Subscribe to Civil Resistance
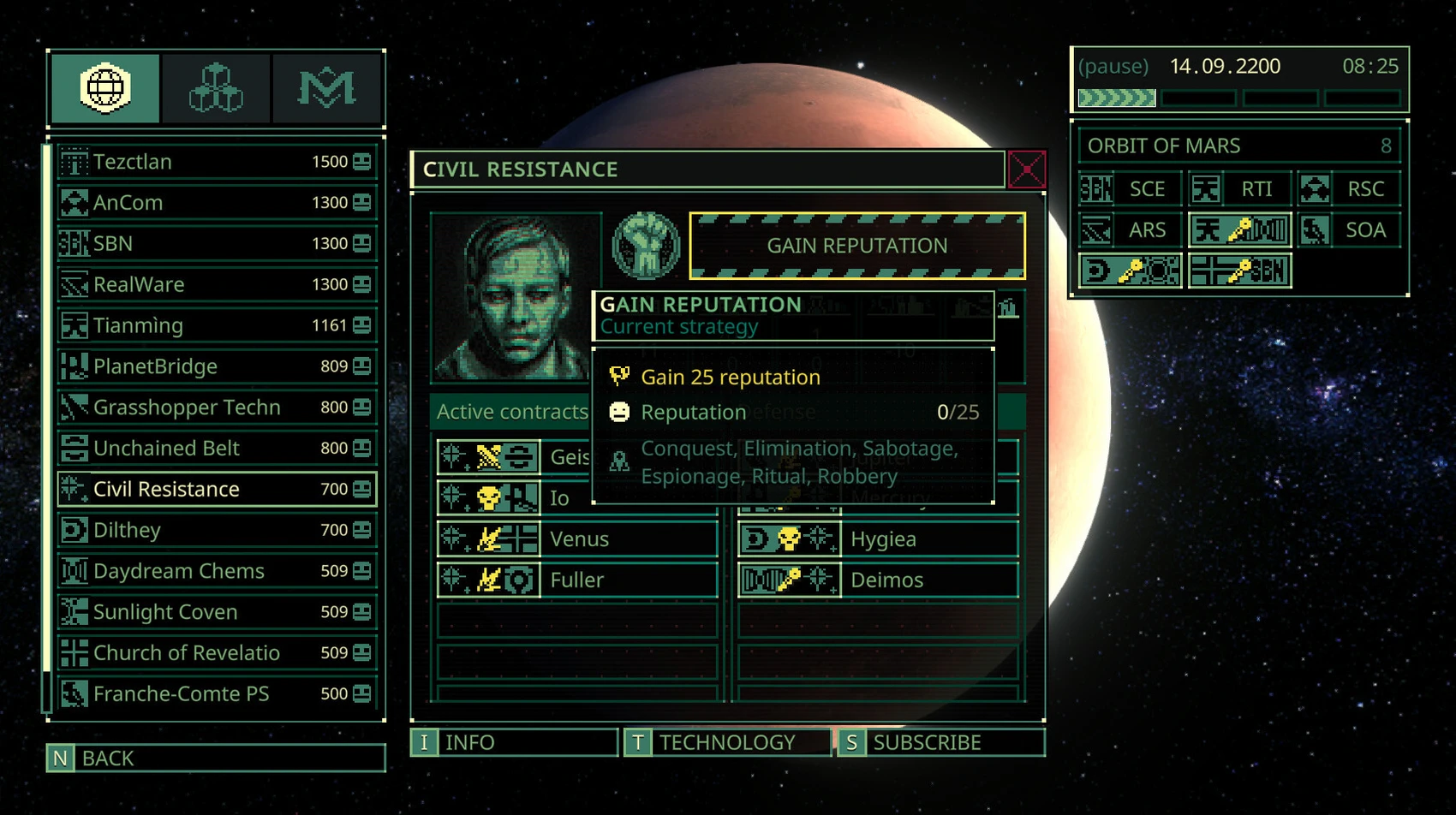 [x=940, y=742]
